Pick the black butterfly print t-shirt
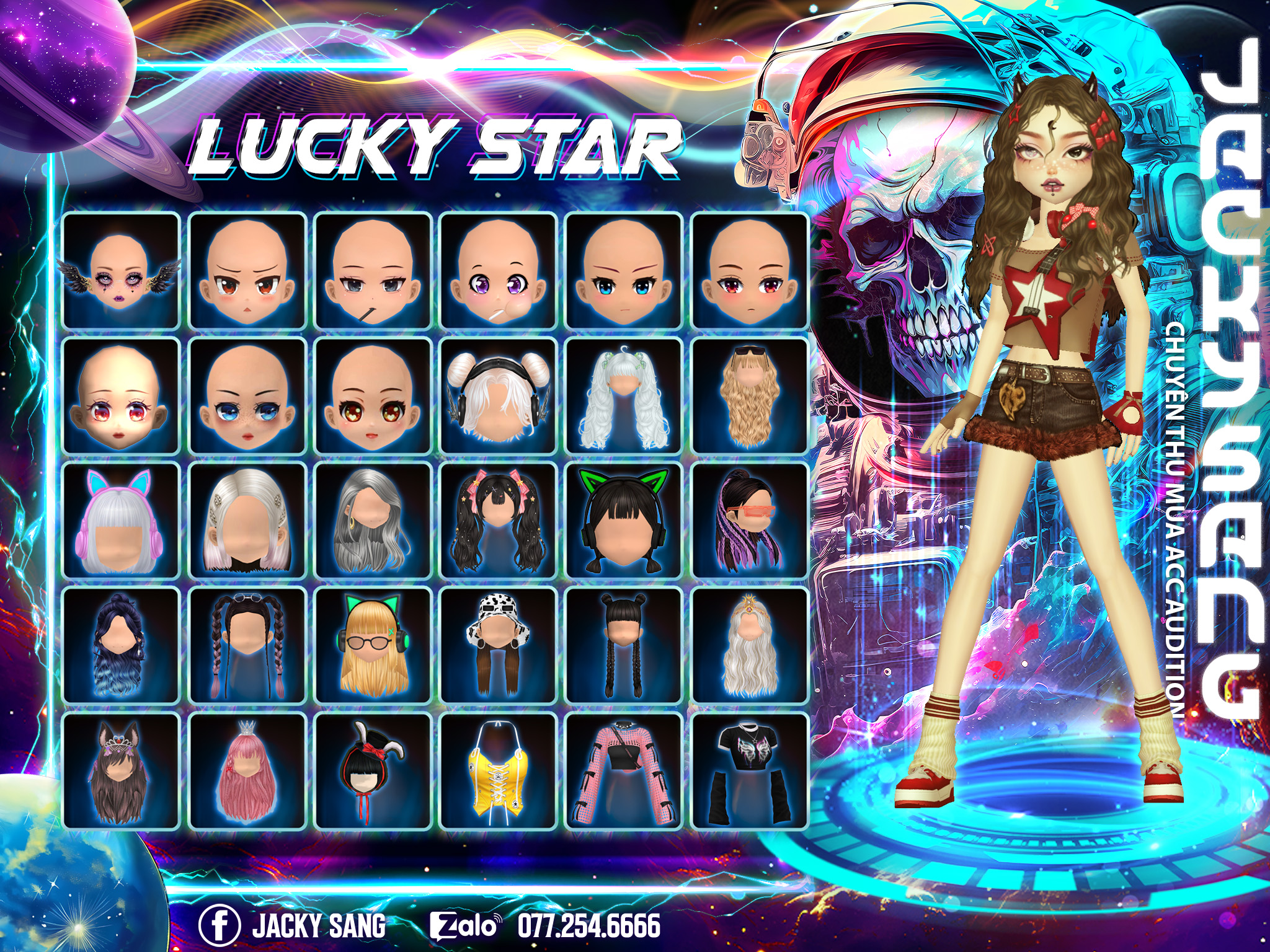This screenshot has width=1270, height=952. 750,770
